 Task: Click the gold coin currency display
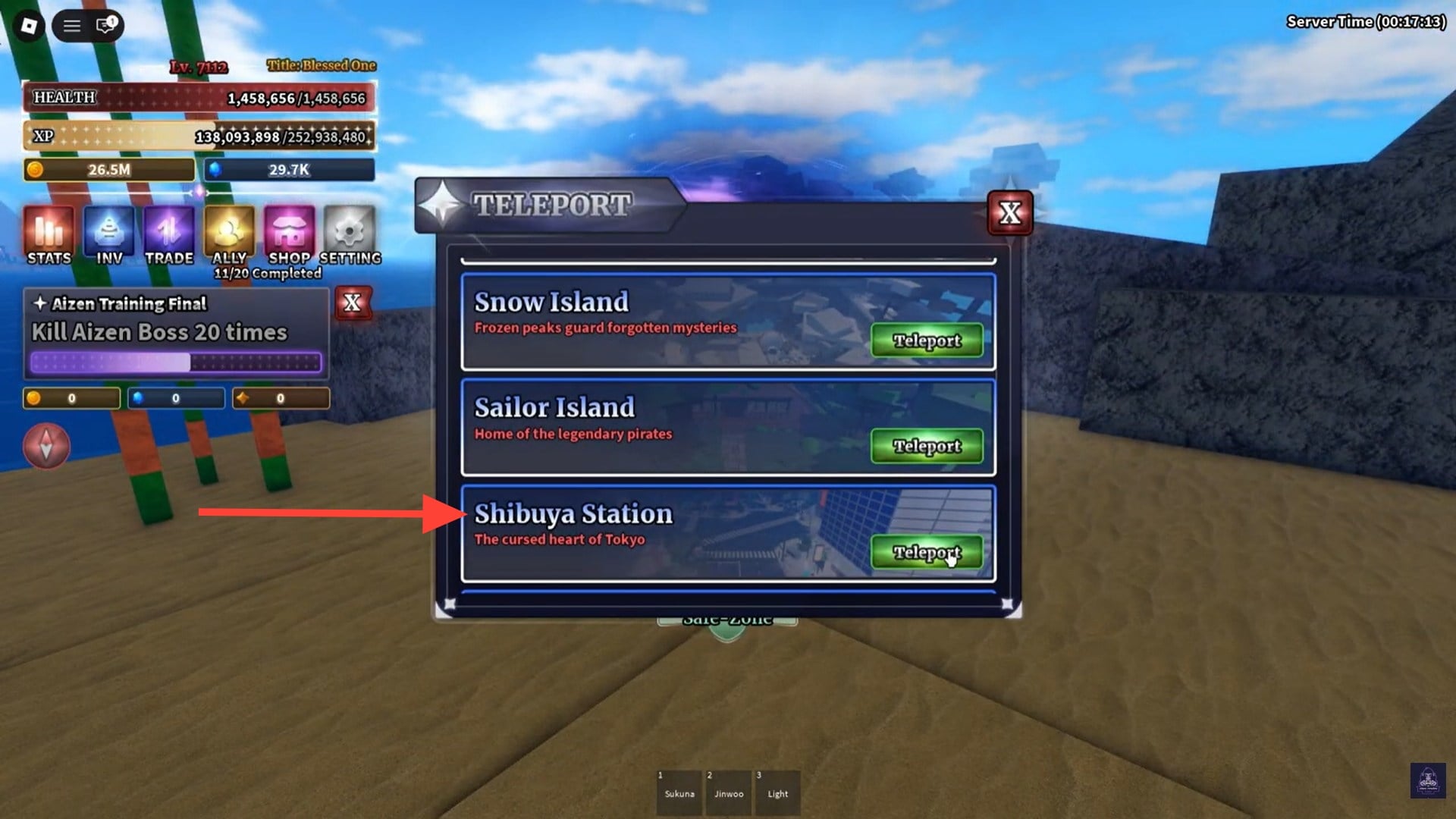click(x=108, y=170)
